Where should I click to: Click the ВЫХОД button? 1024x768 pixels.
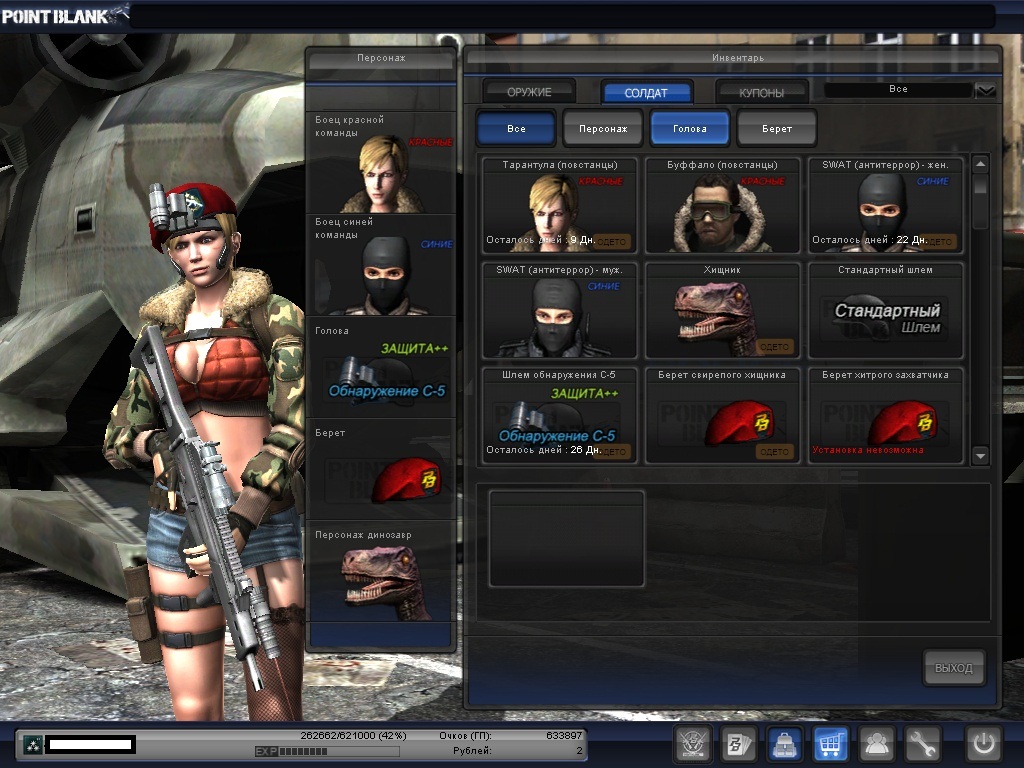pos(953,668)
